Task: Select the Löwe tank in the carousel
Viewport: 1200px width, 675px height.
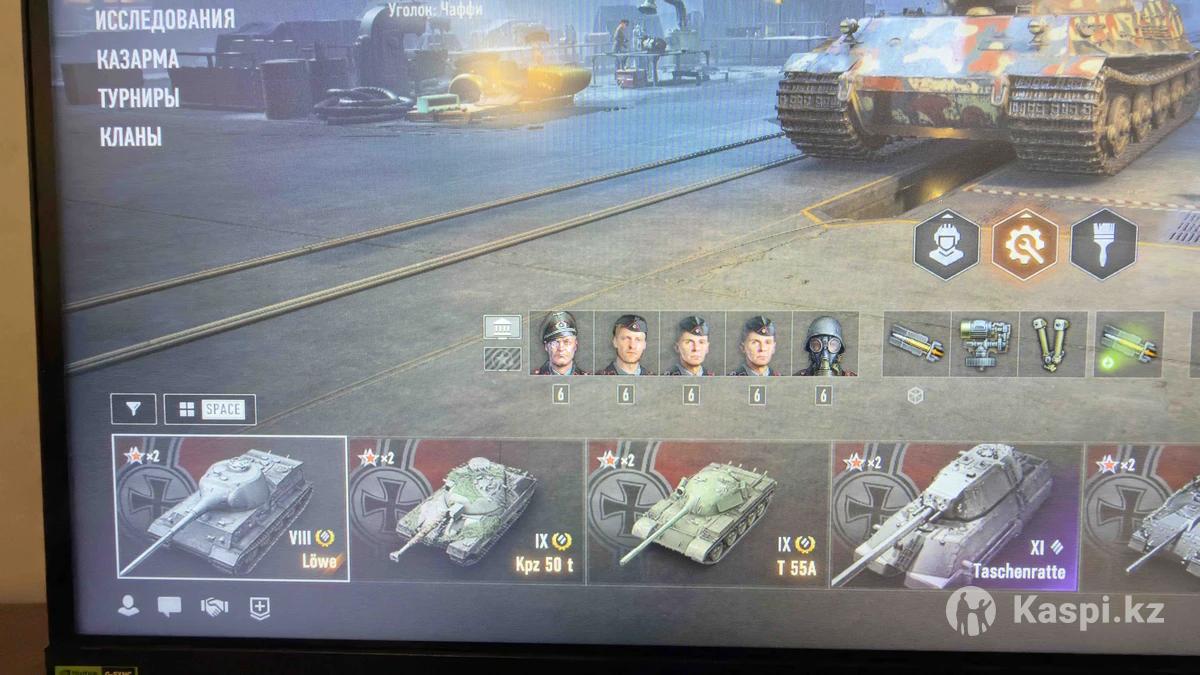Action: pos(230,508)
